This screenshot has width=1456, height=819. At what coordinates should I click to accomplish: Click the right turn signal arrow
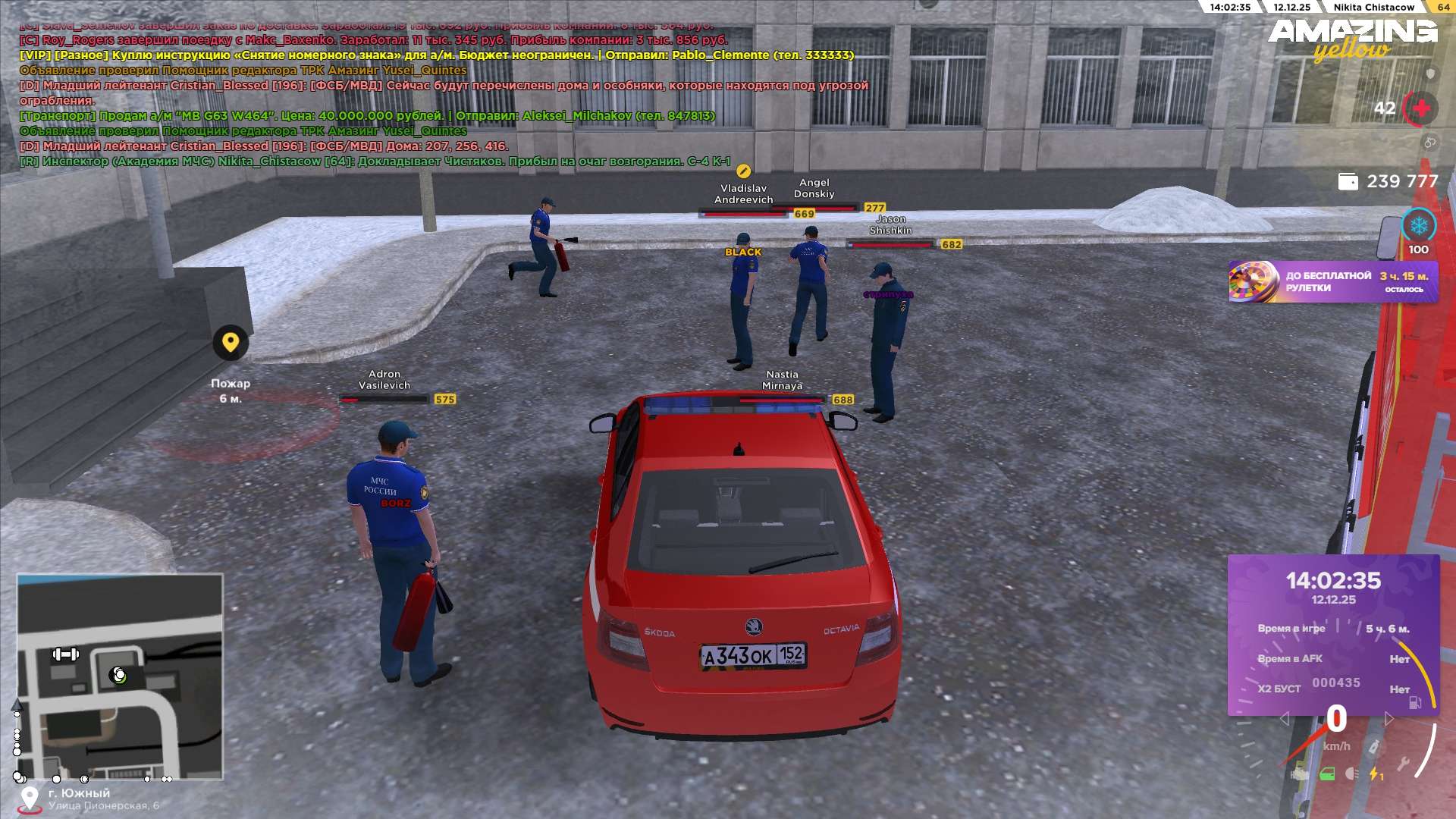click(x=1389, y=719)
